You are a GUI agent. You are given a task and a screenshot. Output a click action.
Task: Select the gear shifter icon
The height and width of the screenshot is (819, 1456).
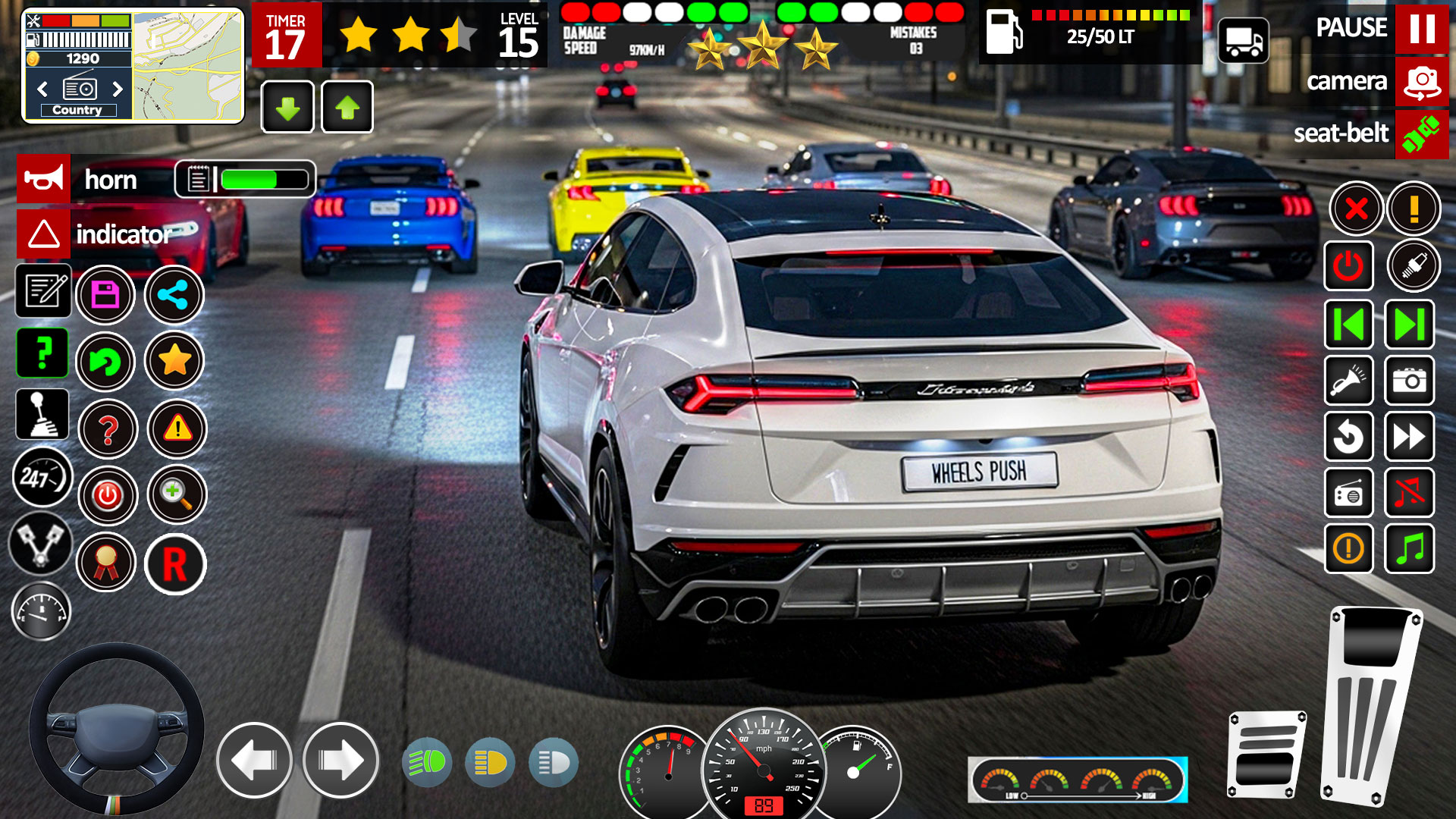pos(43,415)
